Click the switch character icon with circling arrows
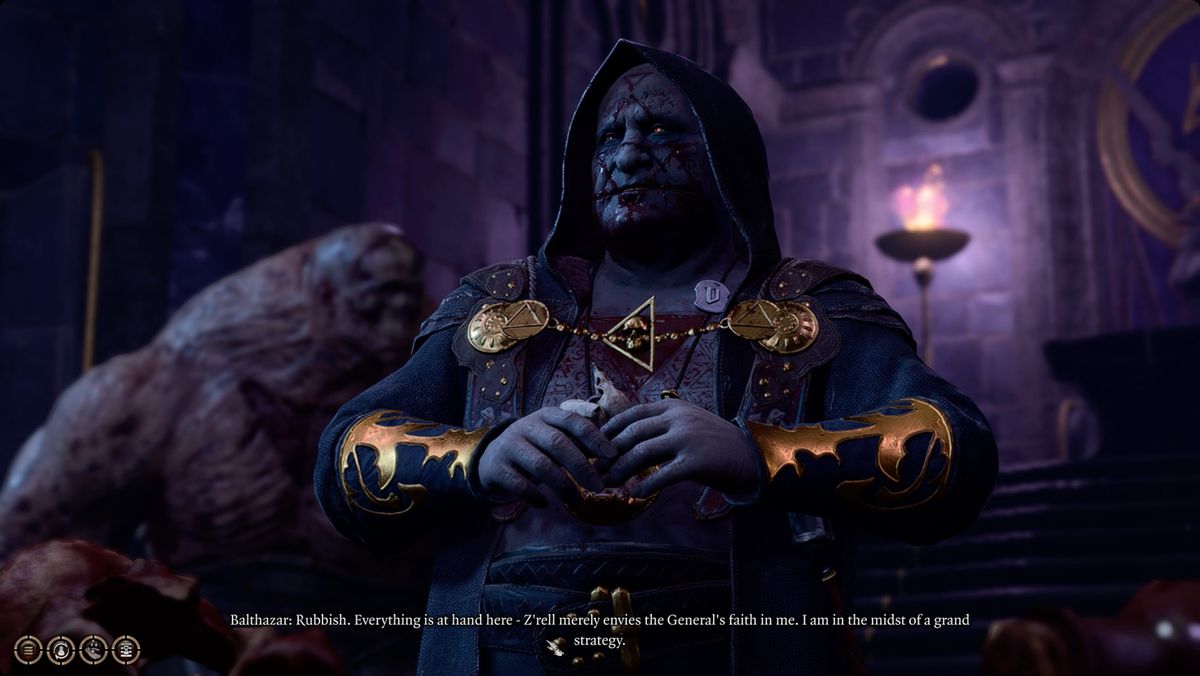 [x=61, y=650]
